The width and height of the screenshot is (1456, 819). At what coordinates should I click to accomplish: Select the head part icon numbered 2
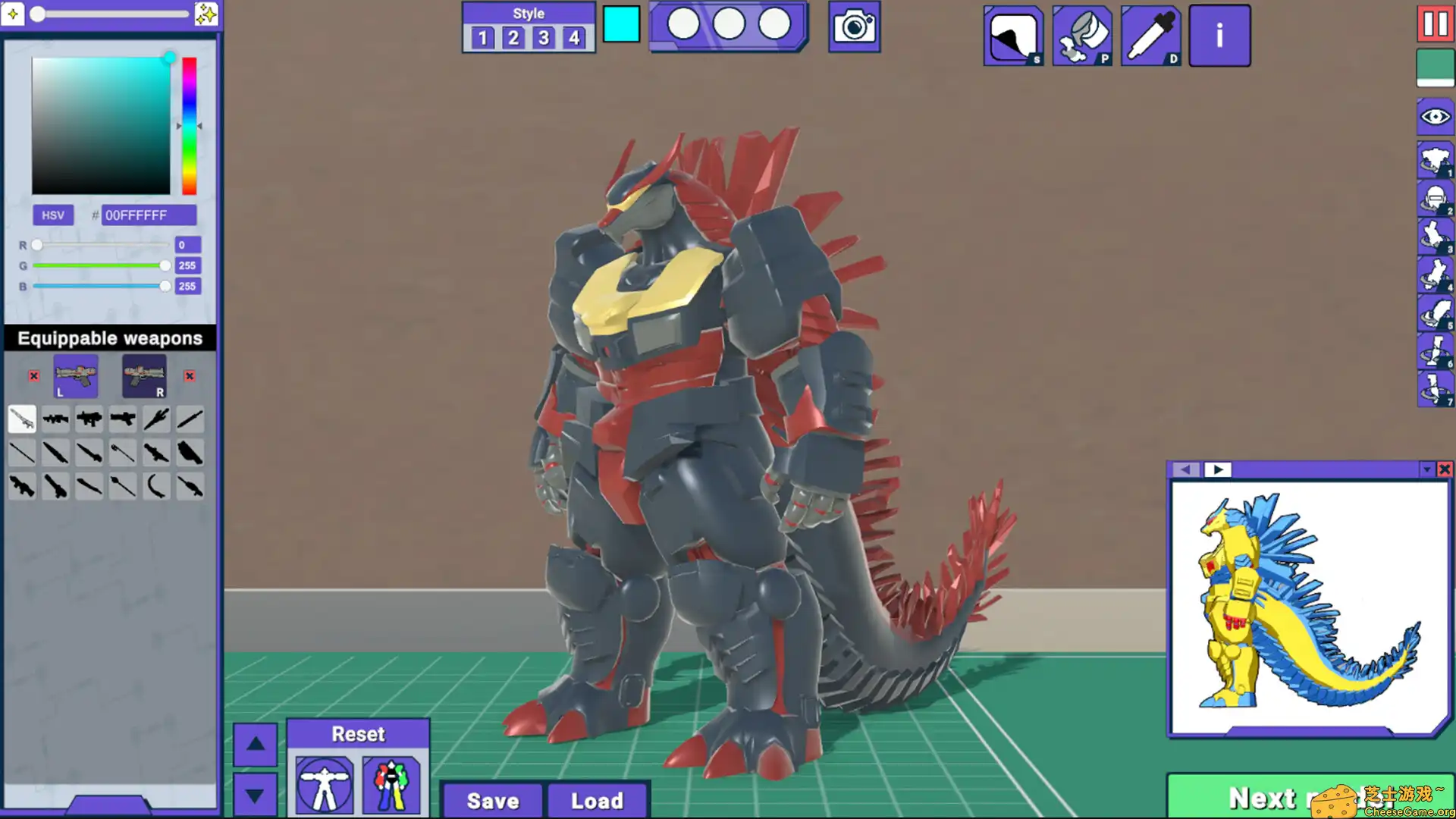(x=1435, y=199)
